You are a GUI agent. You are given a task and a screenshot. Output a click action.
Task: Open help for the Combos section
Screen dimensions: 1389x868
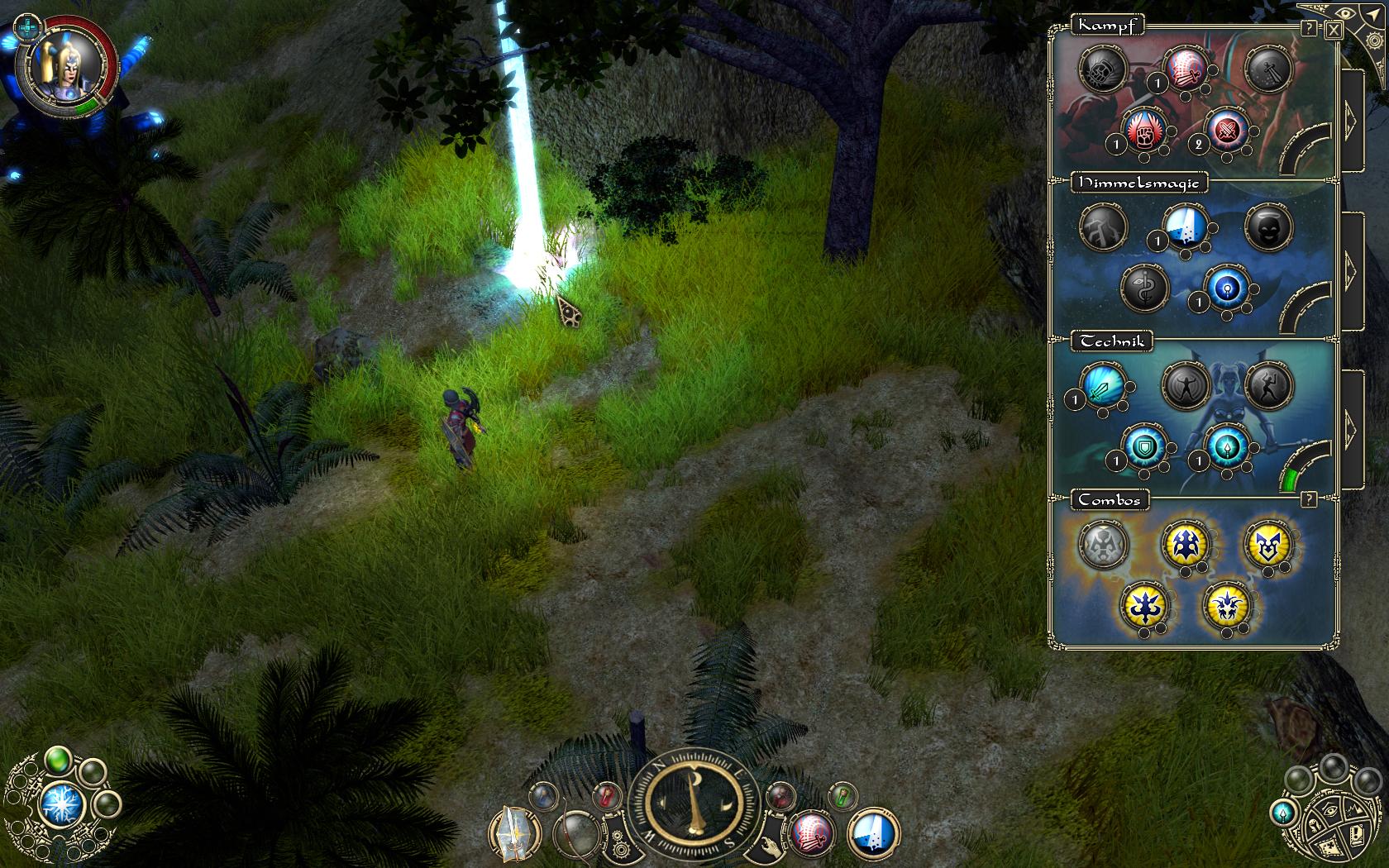click(1308, 499)
